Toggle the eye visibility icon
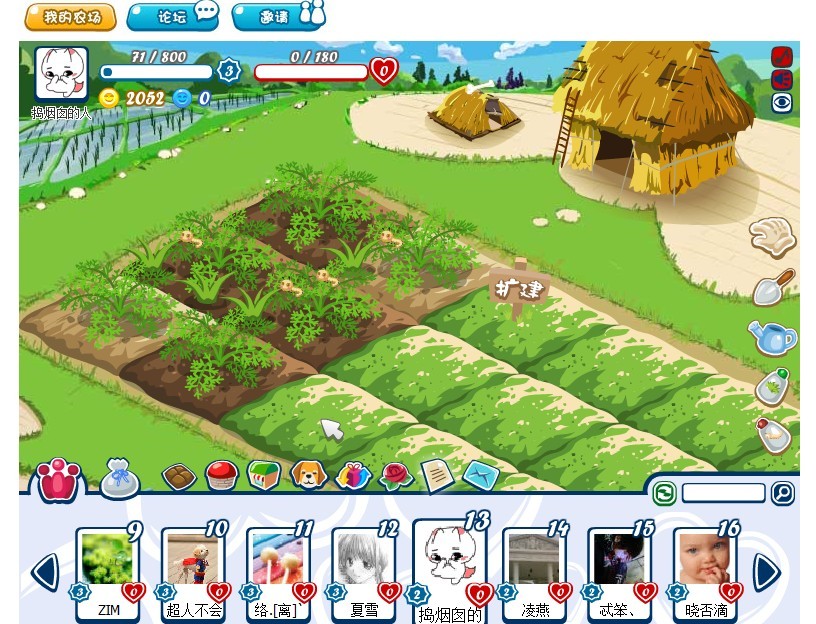Image resolution: width=816 pixels, height=624 pixels. point(781,103)
